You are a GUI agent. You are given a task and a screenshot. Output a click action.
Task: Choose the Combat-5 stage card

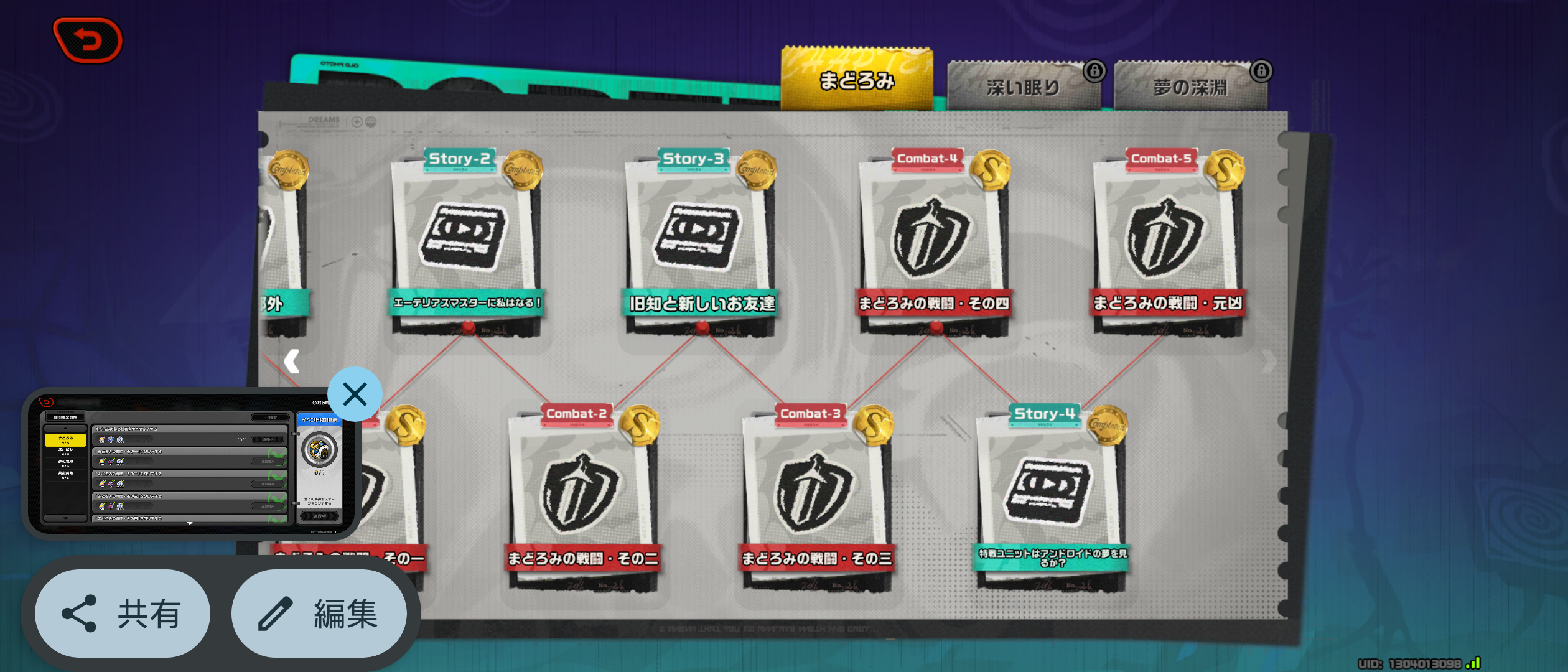pyautogui.click(x=1167, y=243)
